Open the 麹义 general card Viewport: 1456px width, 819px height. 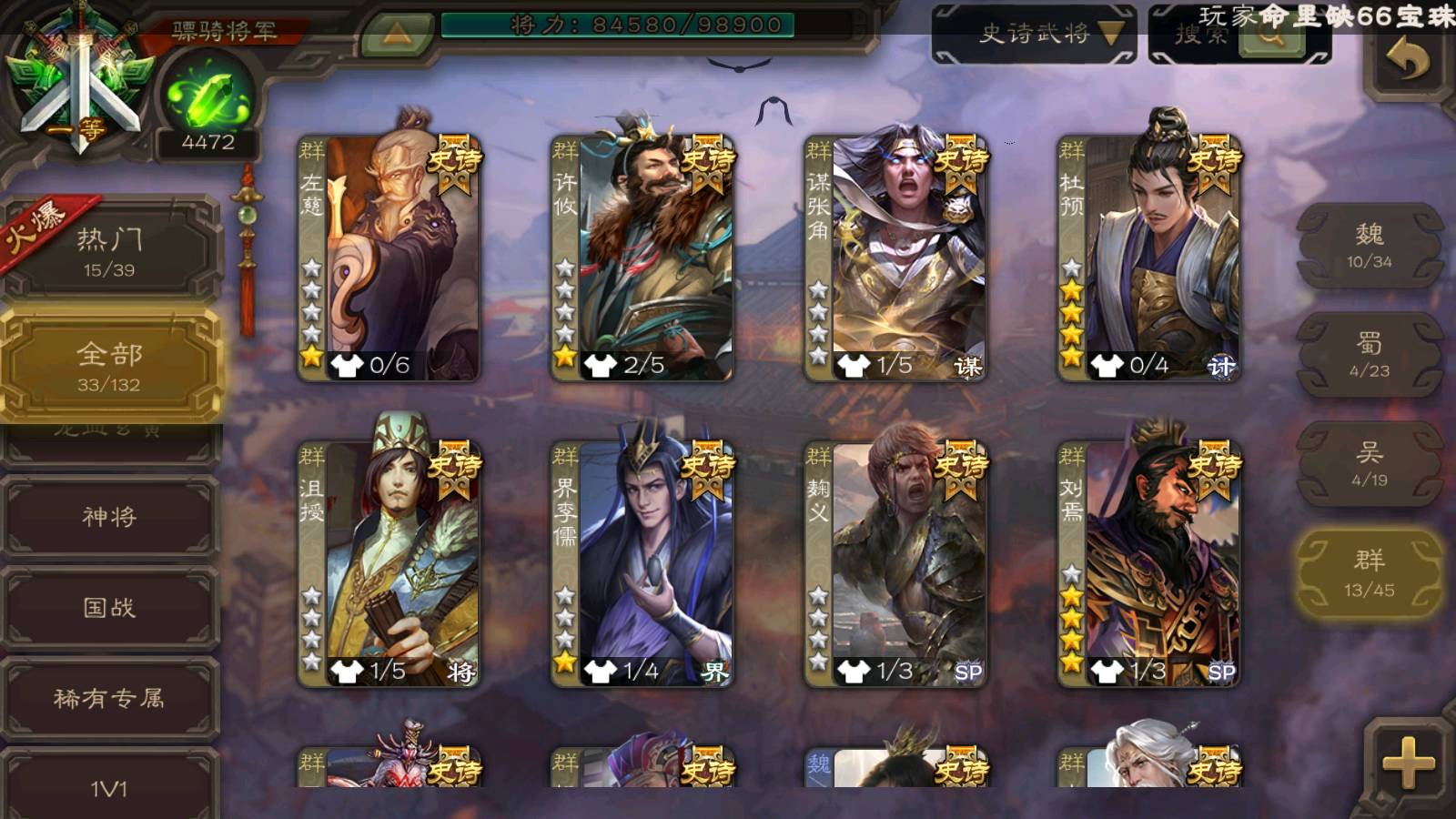coord(895,562)
